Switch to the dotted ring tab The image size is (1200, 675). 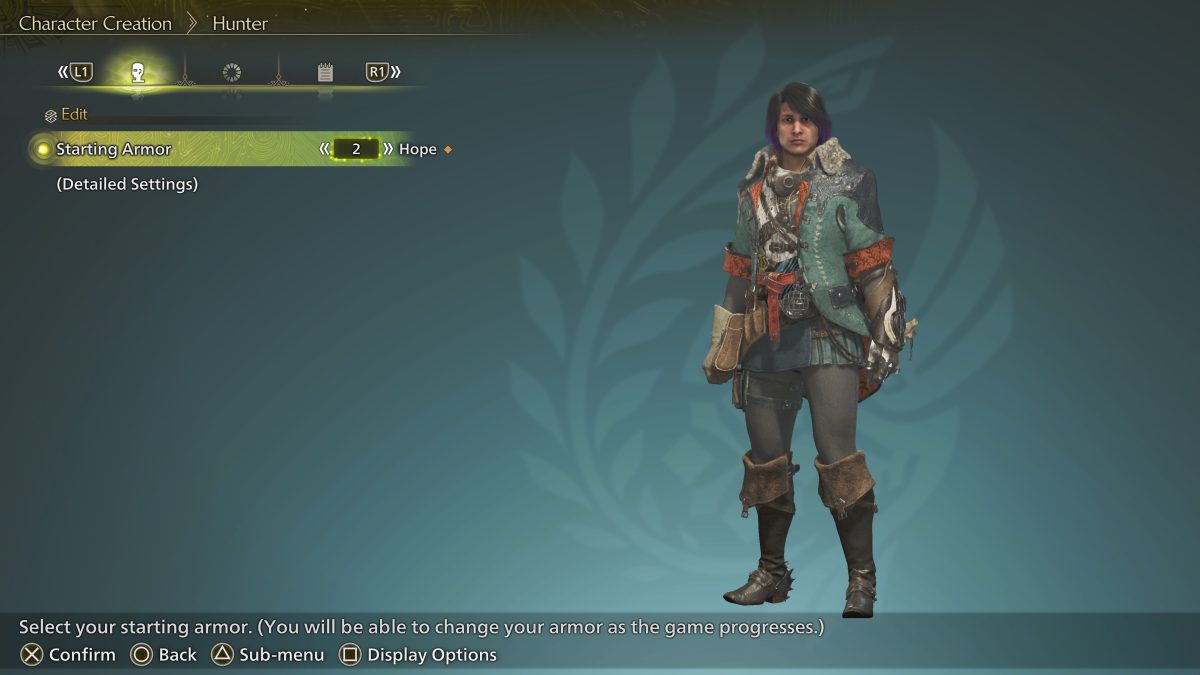(x=232, y=72)
